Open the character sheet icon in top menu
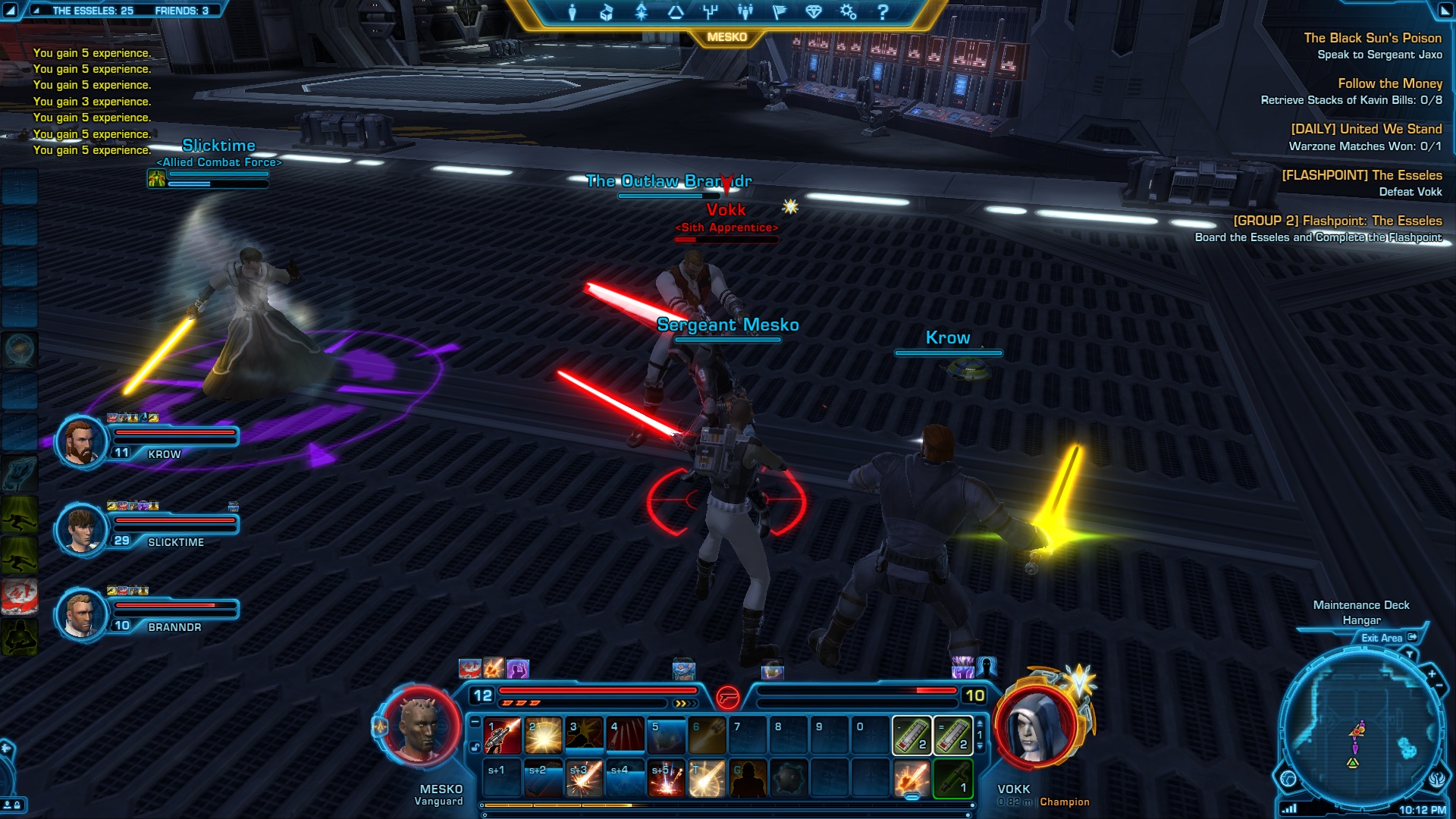1456x819 pixels. click(573, 12)
